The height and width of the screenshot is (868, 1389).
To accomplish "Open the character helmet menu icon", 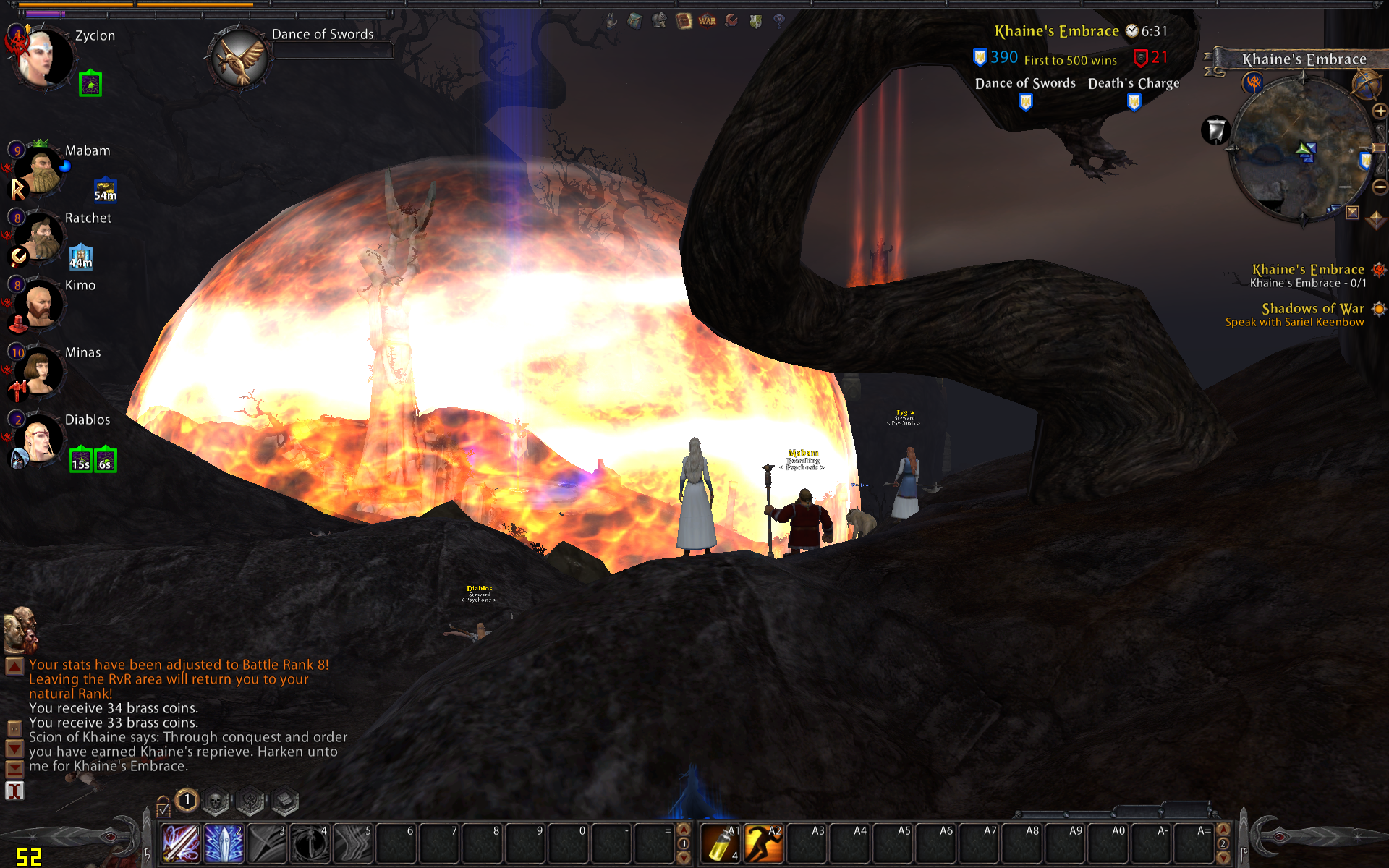I will pyautogui.click(x=659, y=21).
